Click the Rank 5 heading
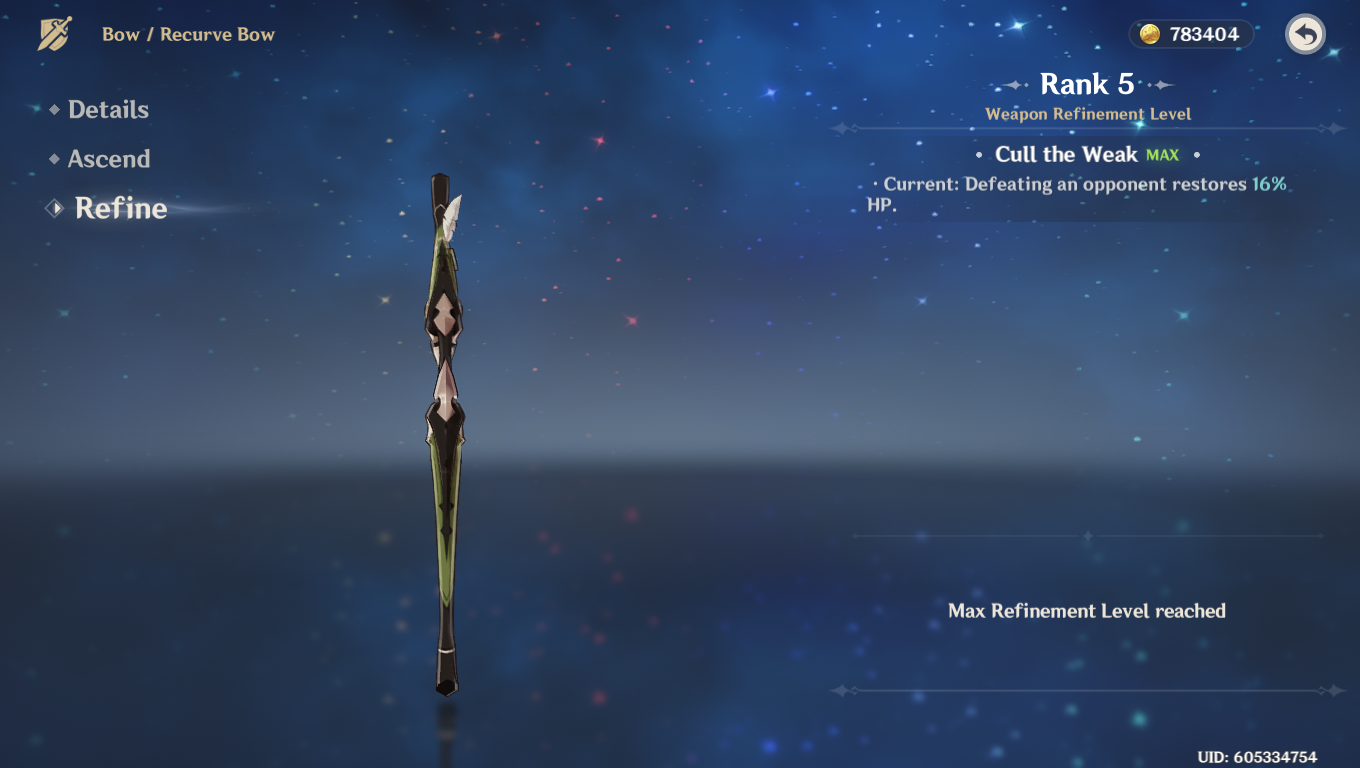The width and height of the screenshot is (1360, 768). click(1086, 85)
